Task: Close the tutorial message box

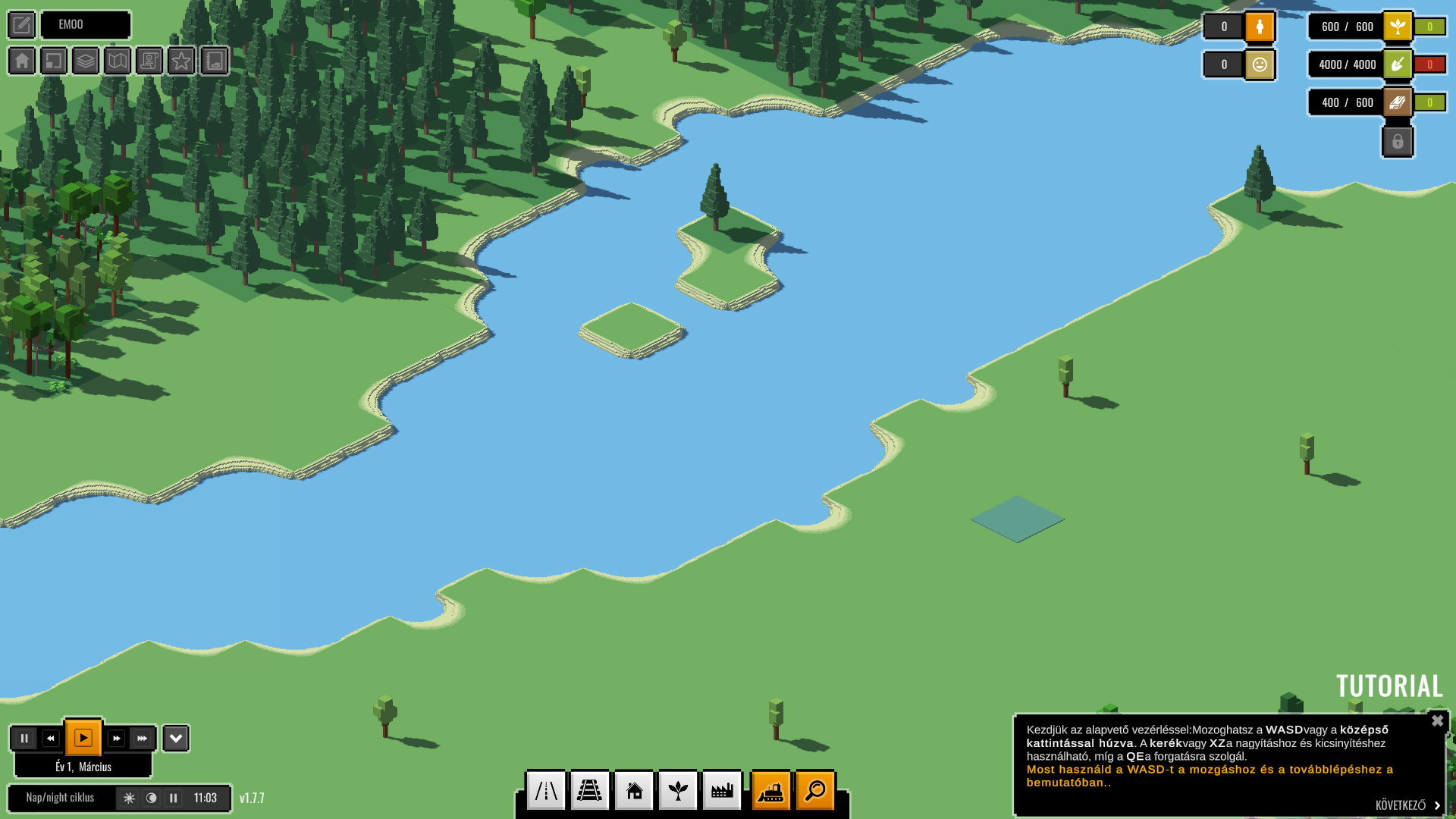Action: point(1437,721)
